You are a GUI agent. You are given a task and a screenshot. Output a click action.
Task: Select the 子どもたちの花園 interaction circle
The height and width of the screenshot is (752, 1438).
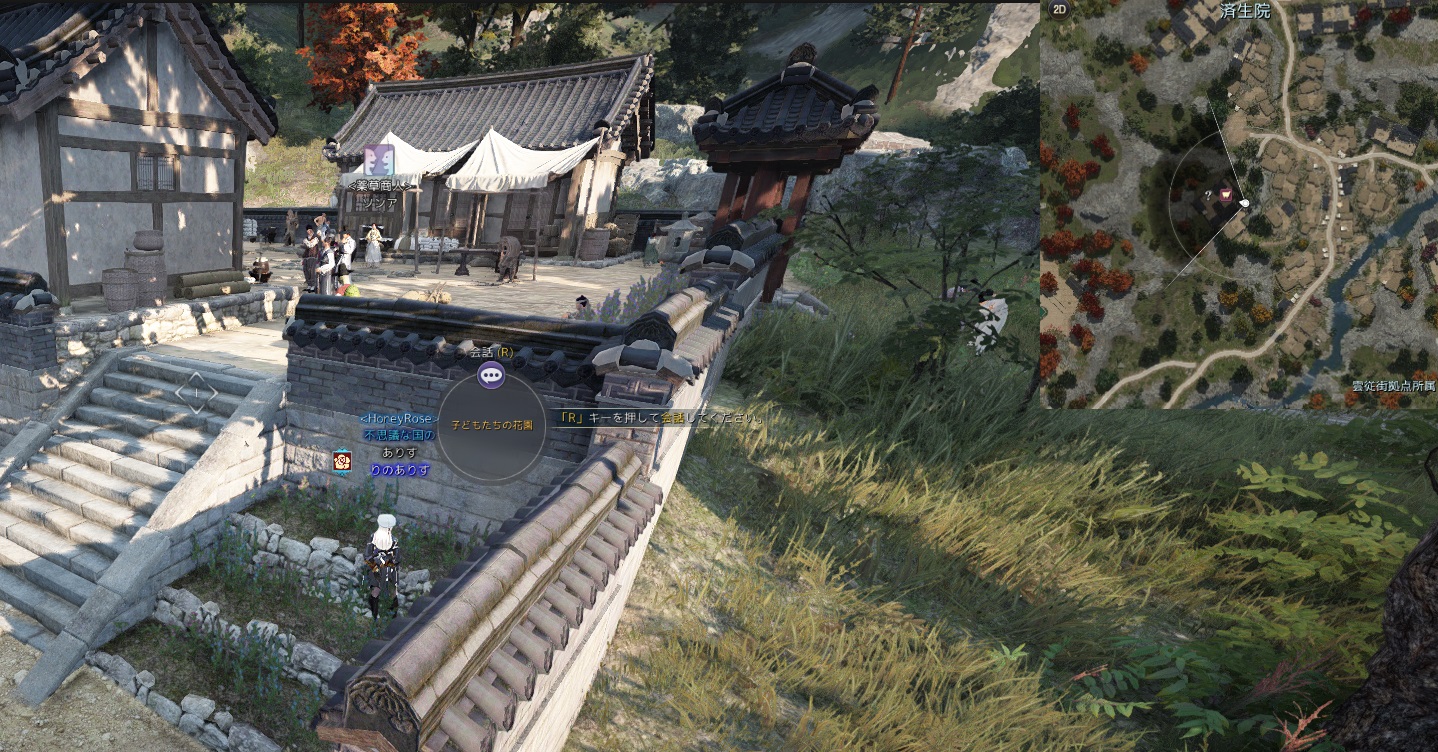tap(492, 427)
